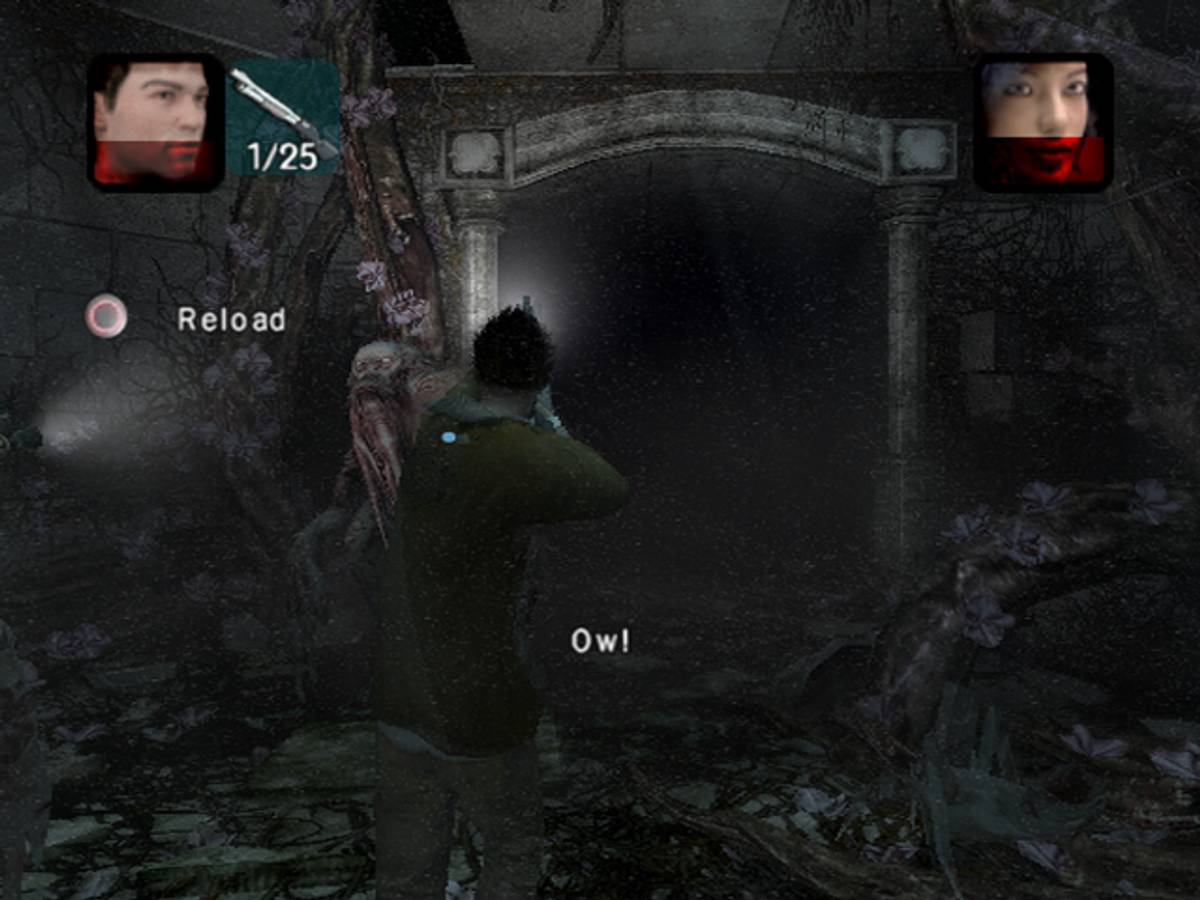Click the male character portrait
This screenshot has height=900, width=1200.
pyautogui.click(x=155, y=122)
